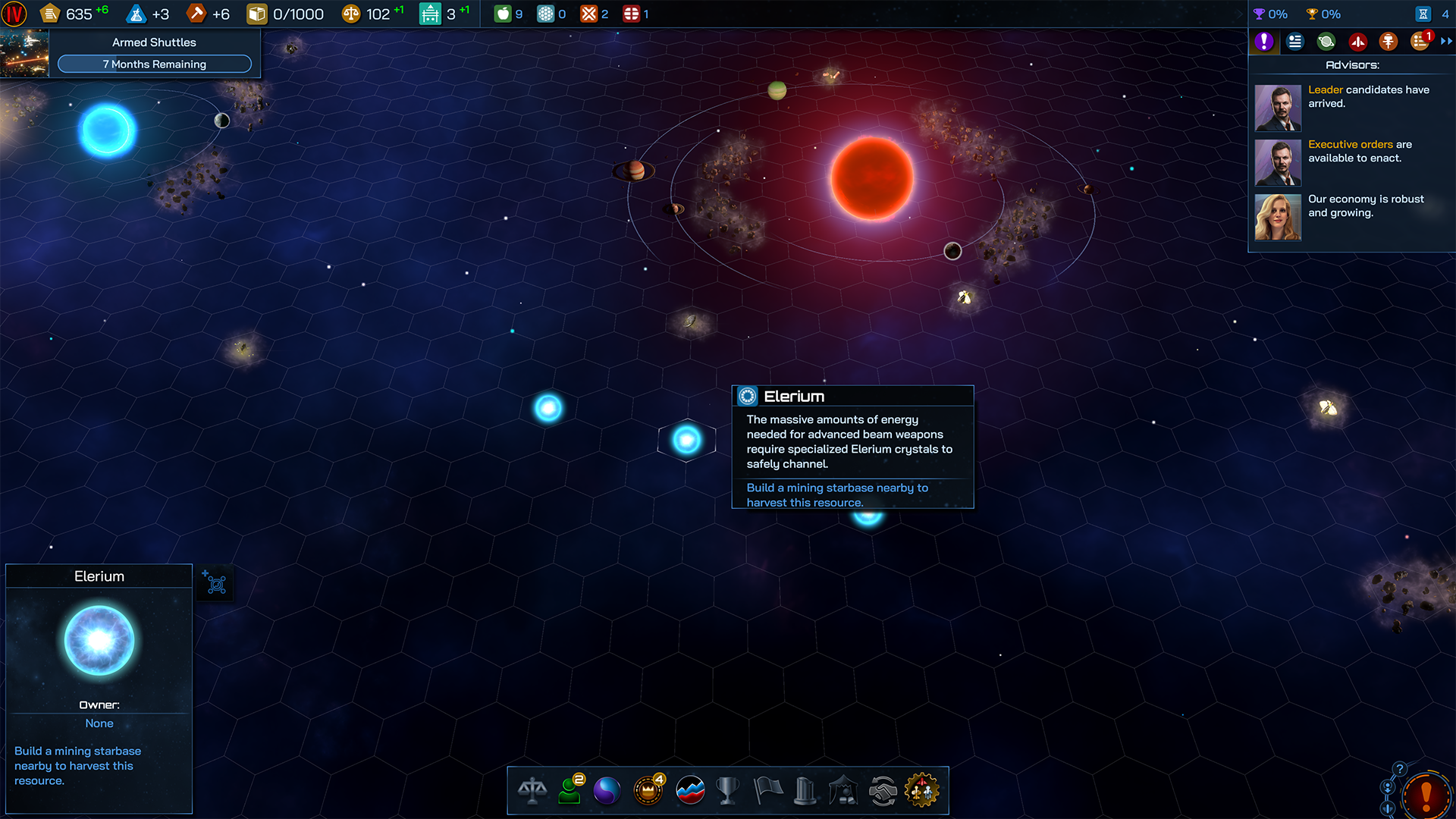
Task: Switch to the green planets list tab
Action: coord(1326,42)
